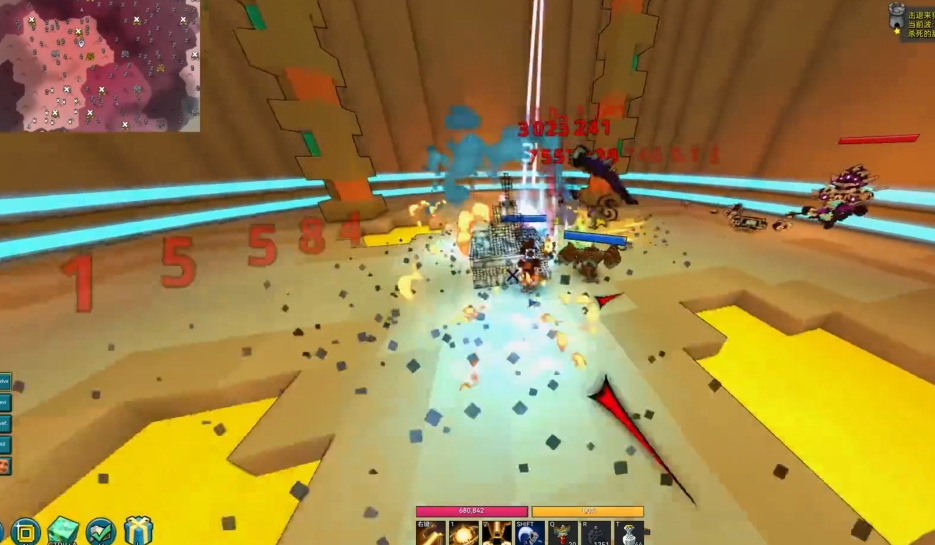Select the dark R slot item
This screenshot has width=935, height=545.
click(x=595, y=533)
